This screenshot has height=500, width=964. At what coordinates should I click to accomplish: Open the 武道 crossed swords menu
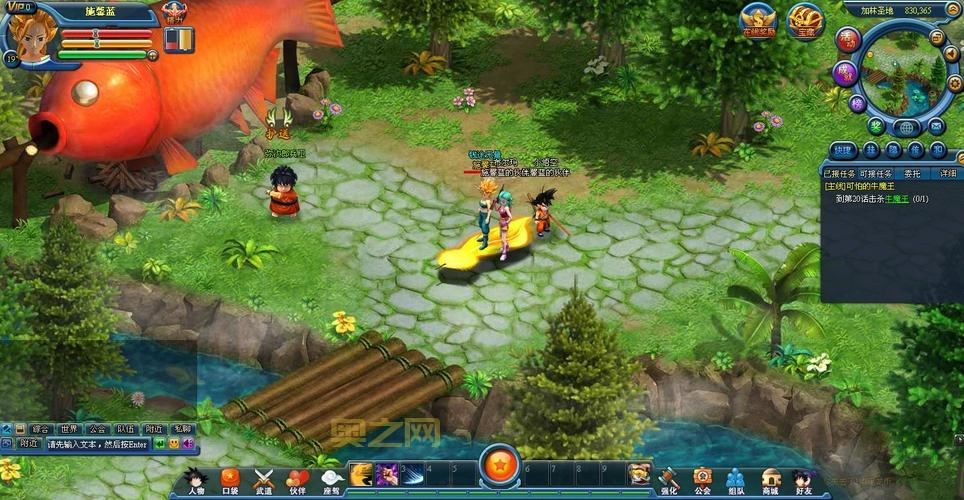pos(263,479)
